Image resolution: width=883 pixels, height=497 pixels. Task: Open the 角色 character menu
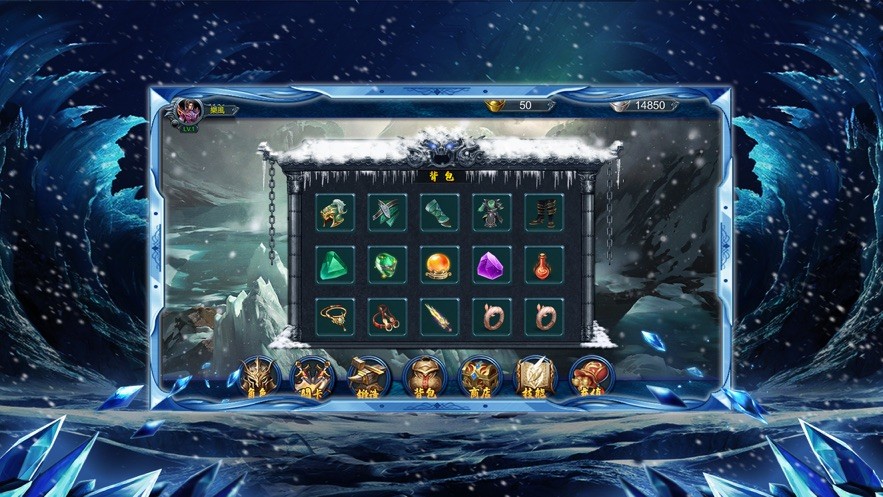pos(257,377)
